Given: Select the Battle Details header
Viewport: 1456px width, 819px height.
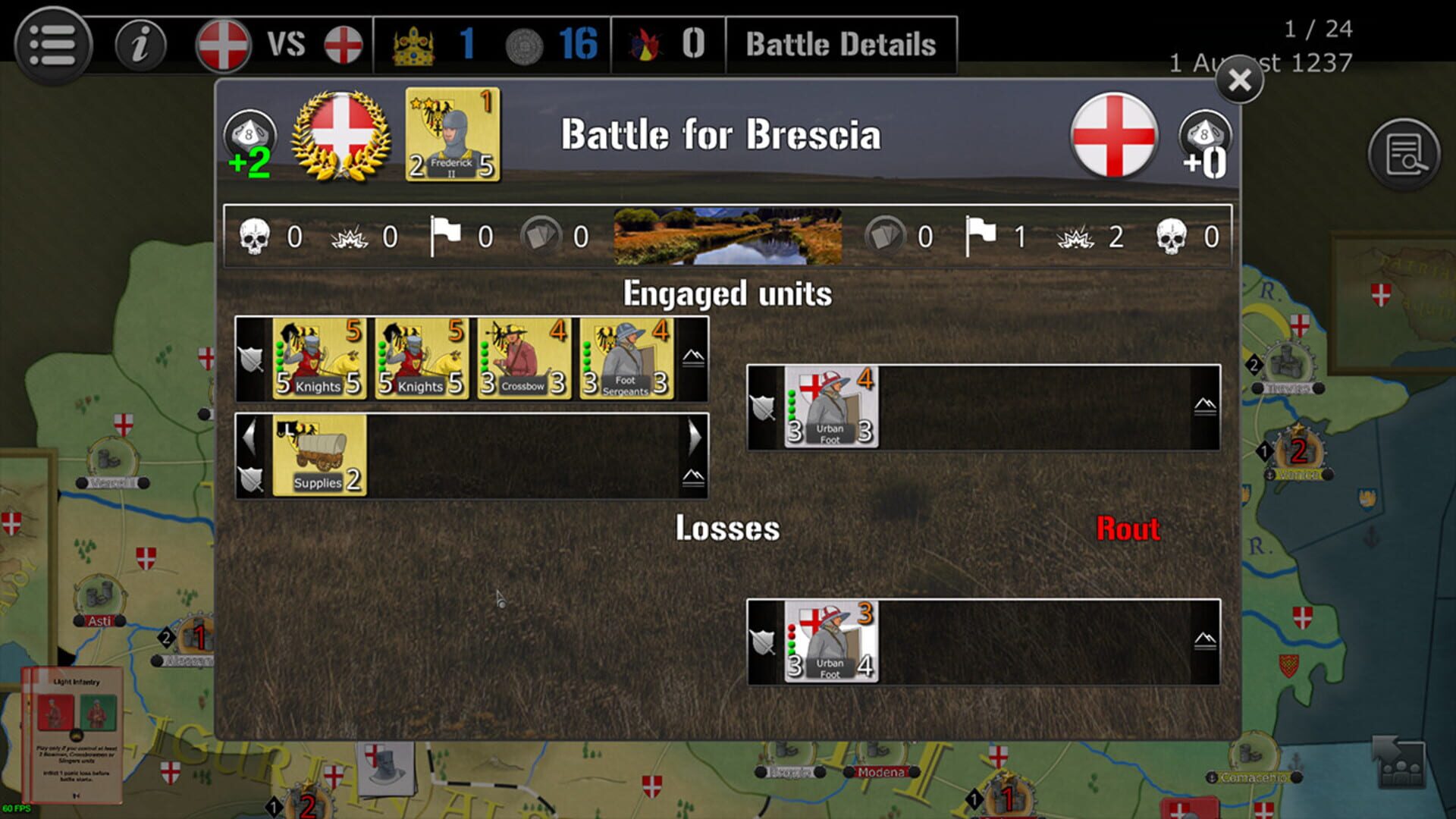Looking at the screenshot, I should click(839, 43).
